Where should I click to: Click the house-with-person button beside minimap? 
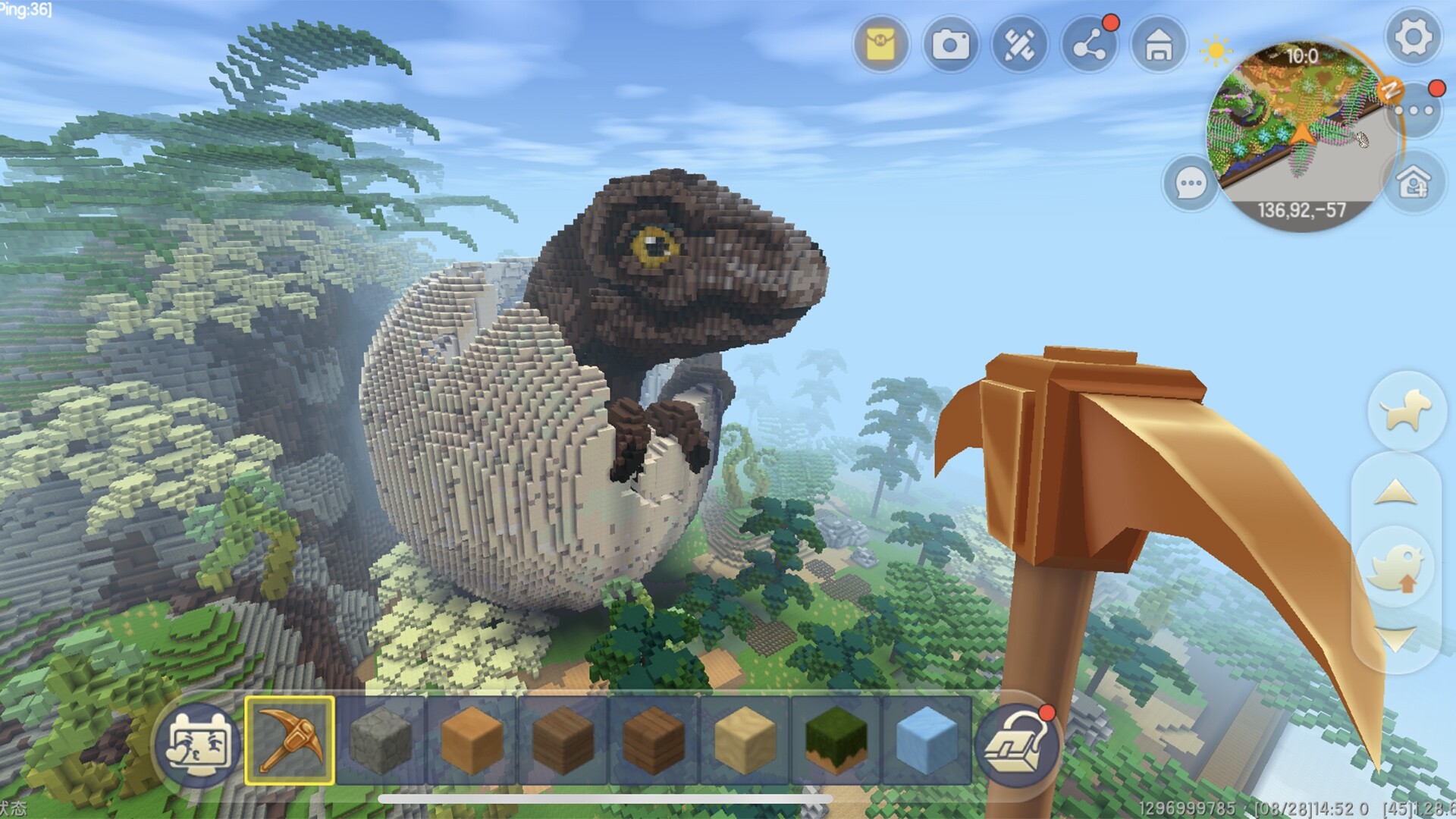1413,183
